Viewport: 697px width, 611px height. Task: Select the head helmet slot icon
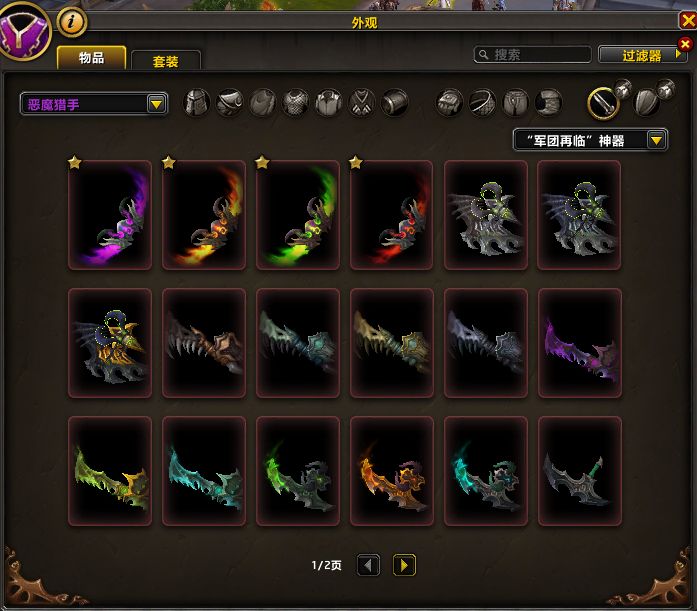197,102
